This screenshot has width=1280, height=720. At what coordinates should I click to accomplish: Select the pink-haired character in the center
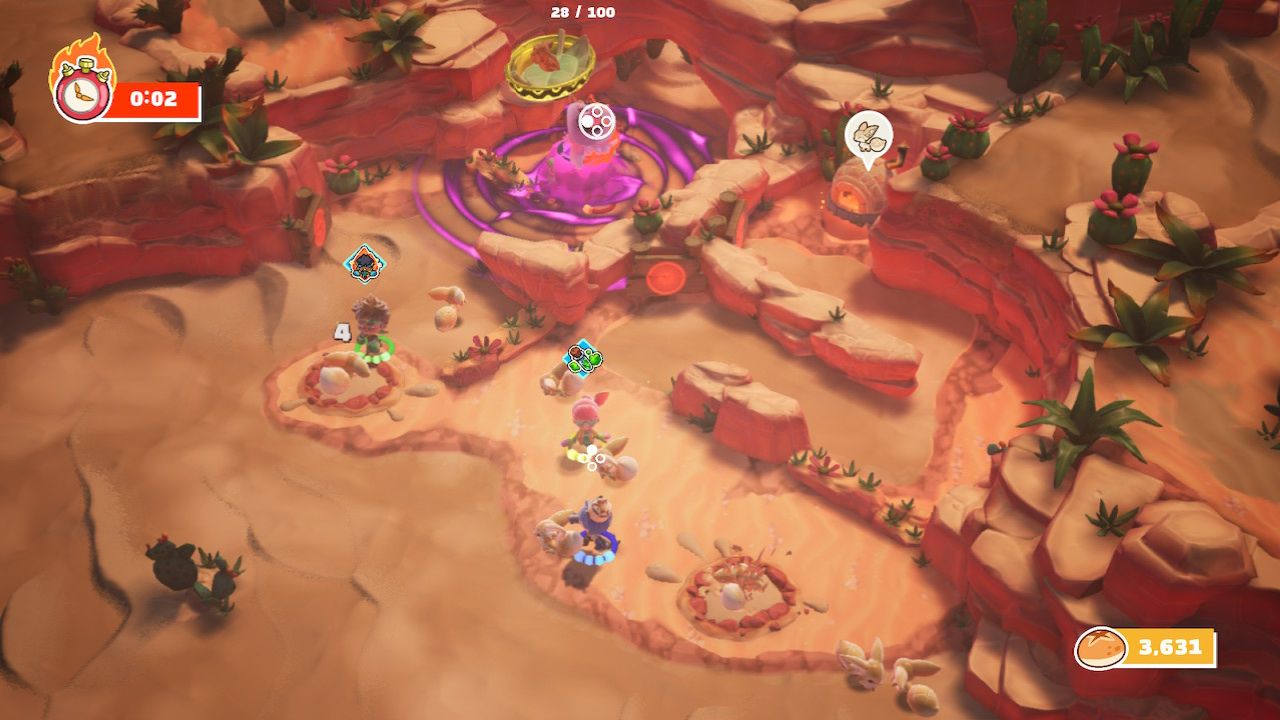pos(585,420)
